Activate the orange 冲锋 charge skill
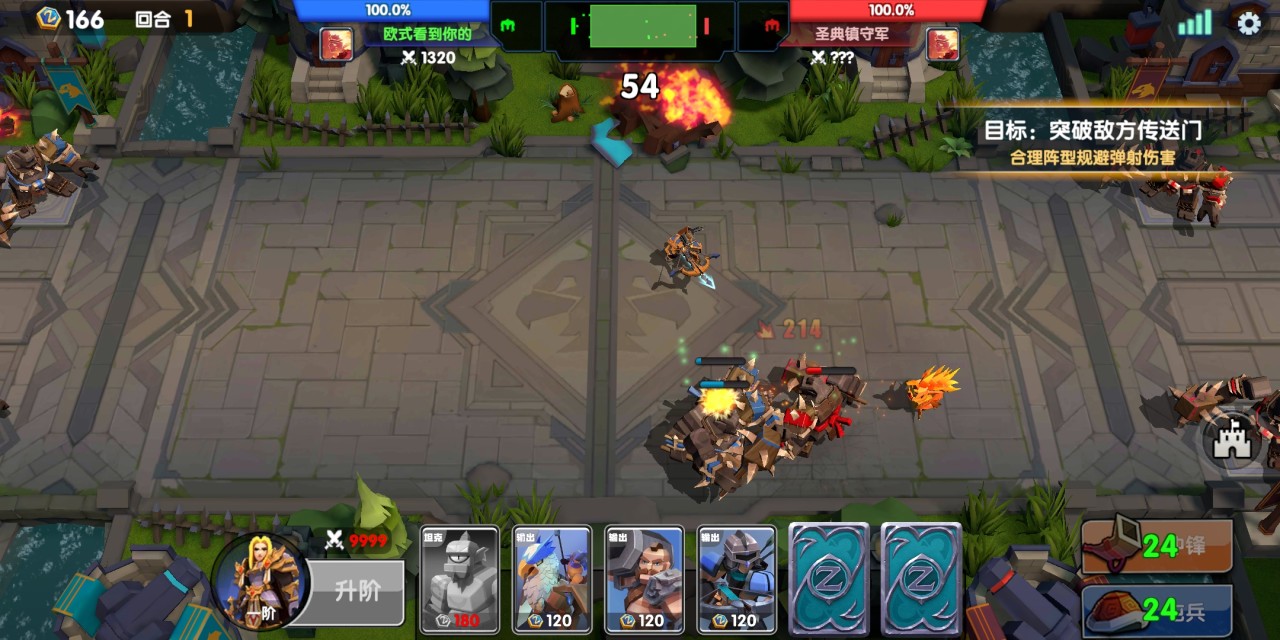This screenshot has height=640, width=1280. (x=1157, y=546)
